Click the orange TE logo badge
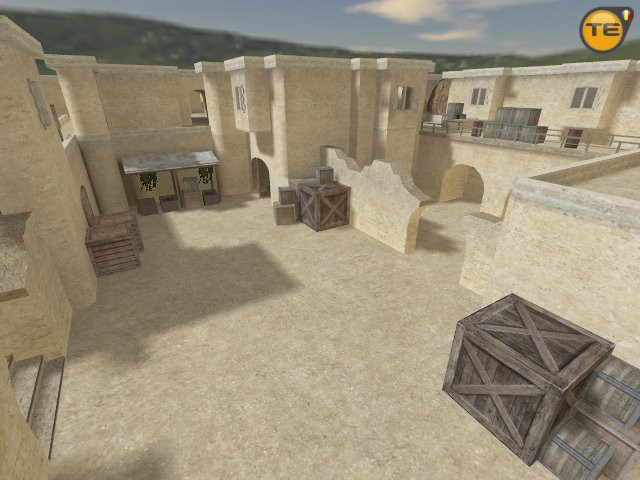 (607, 29)
